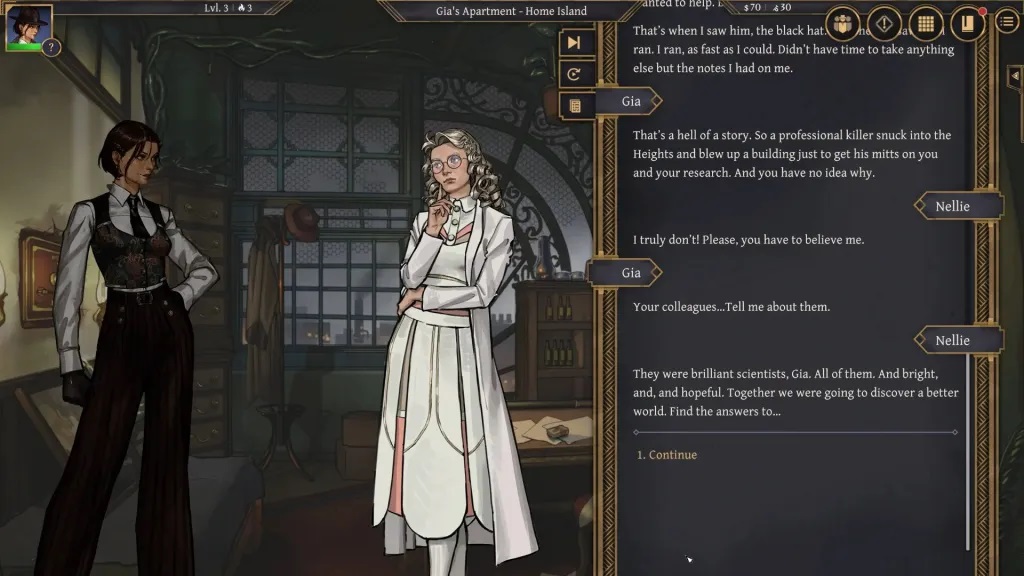Image resolution: width=1024 pixels, height=576 pixels.
Task: Collapse the dialogue panel side arrow
Action: [1017, 75]
